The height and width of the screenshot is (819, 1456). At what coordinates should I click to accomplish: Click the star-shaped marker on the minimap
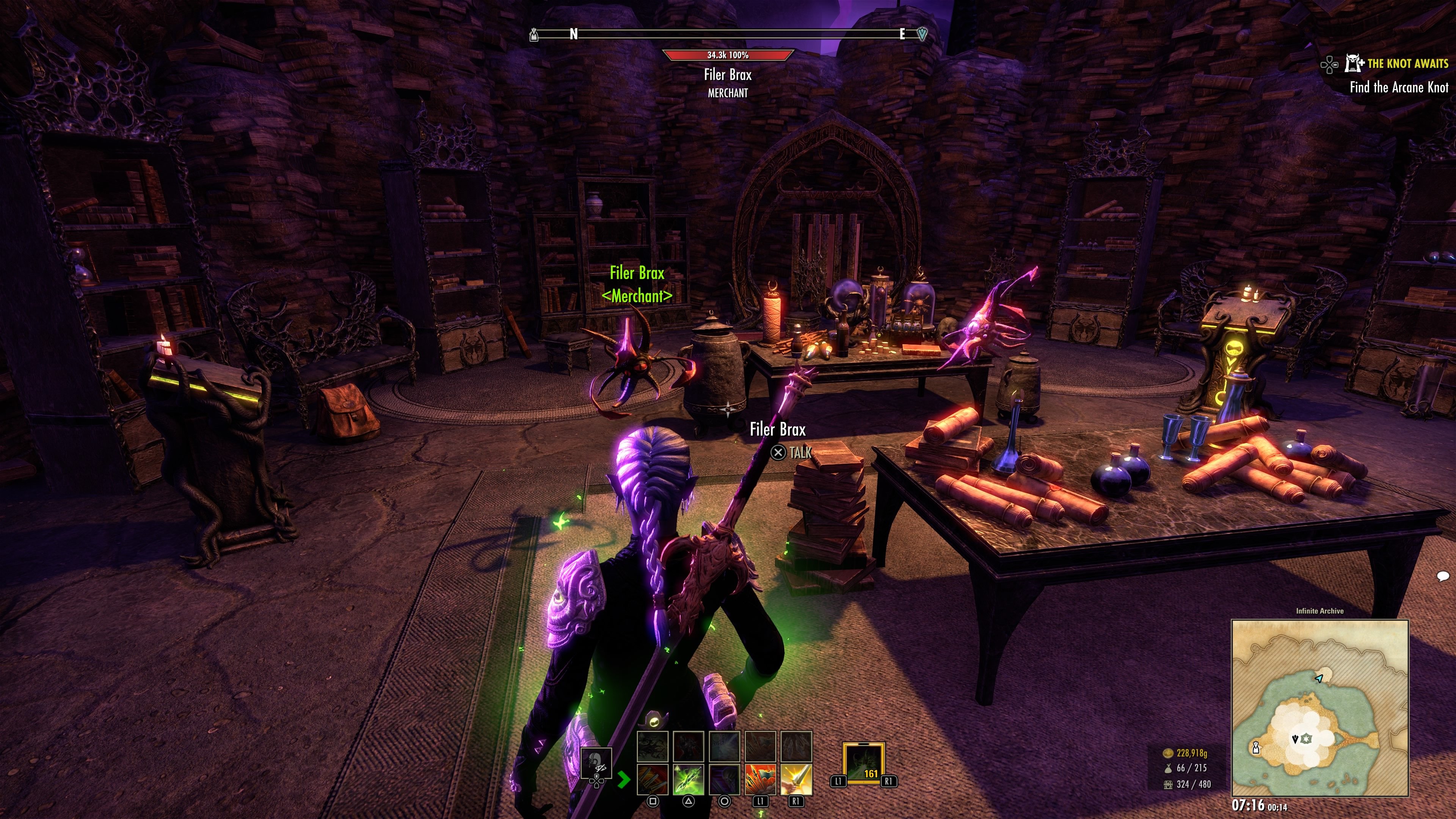tap(1305, 739)
